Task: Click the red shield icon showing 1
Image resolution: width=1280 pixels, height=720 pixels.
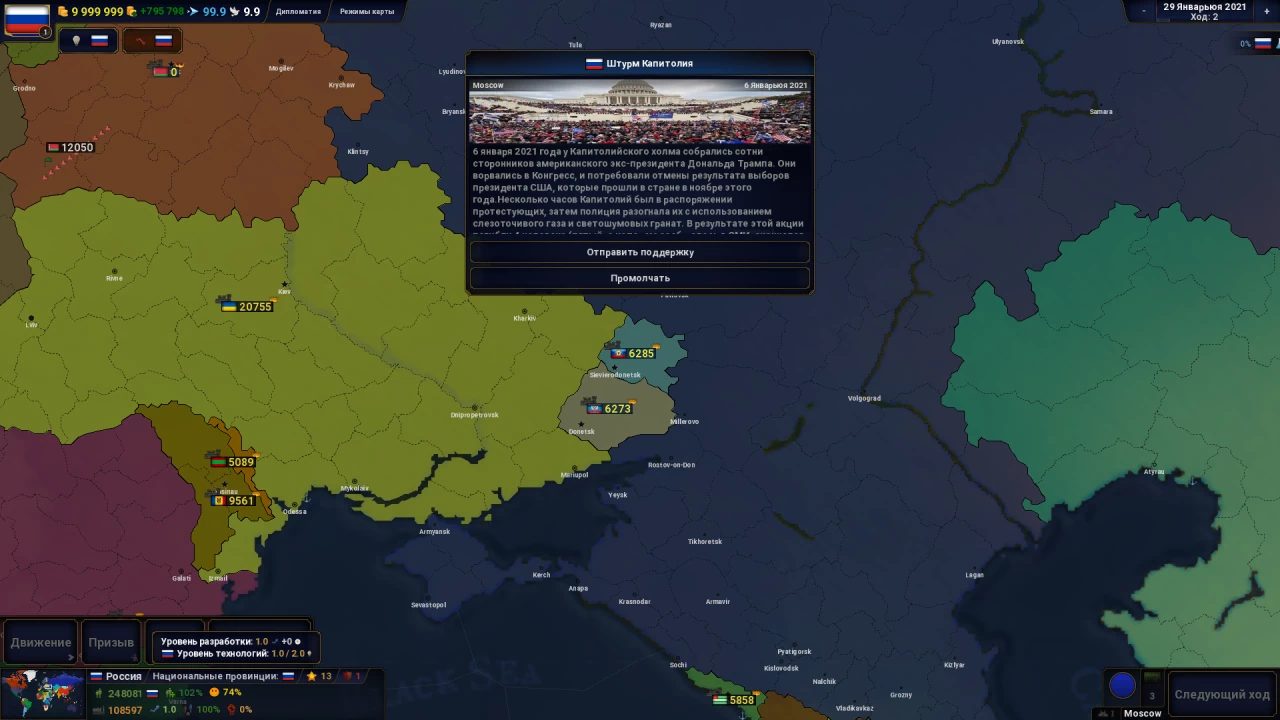Action: point(348,676)
